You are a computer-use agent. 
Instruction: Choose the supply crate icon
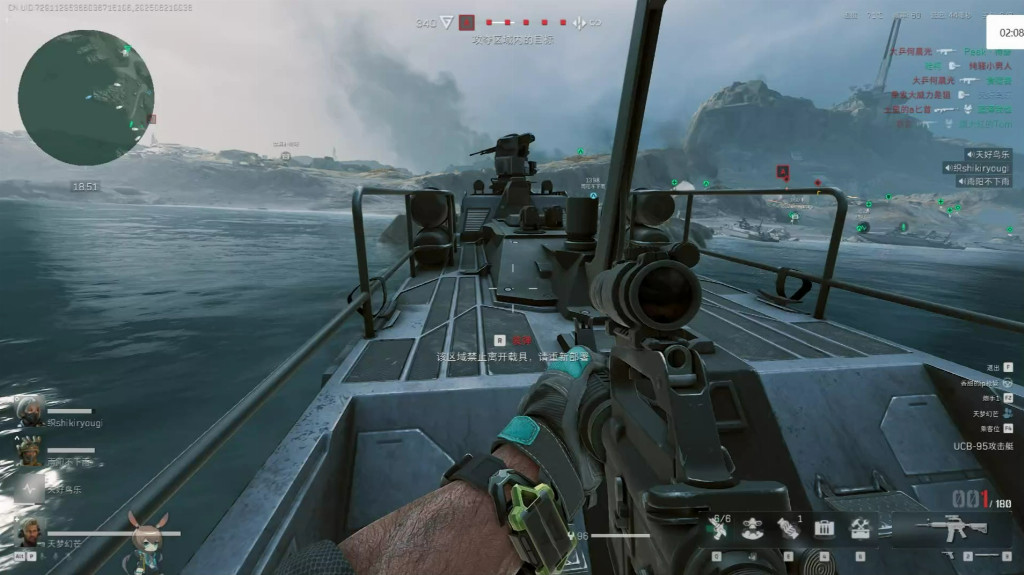(x=824, y=528)
